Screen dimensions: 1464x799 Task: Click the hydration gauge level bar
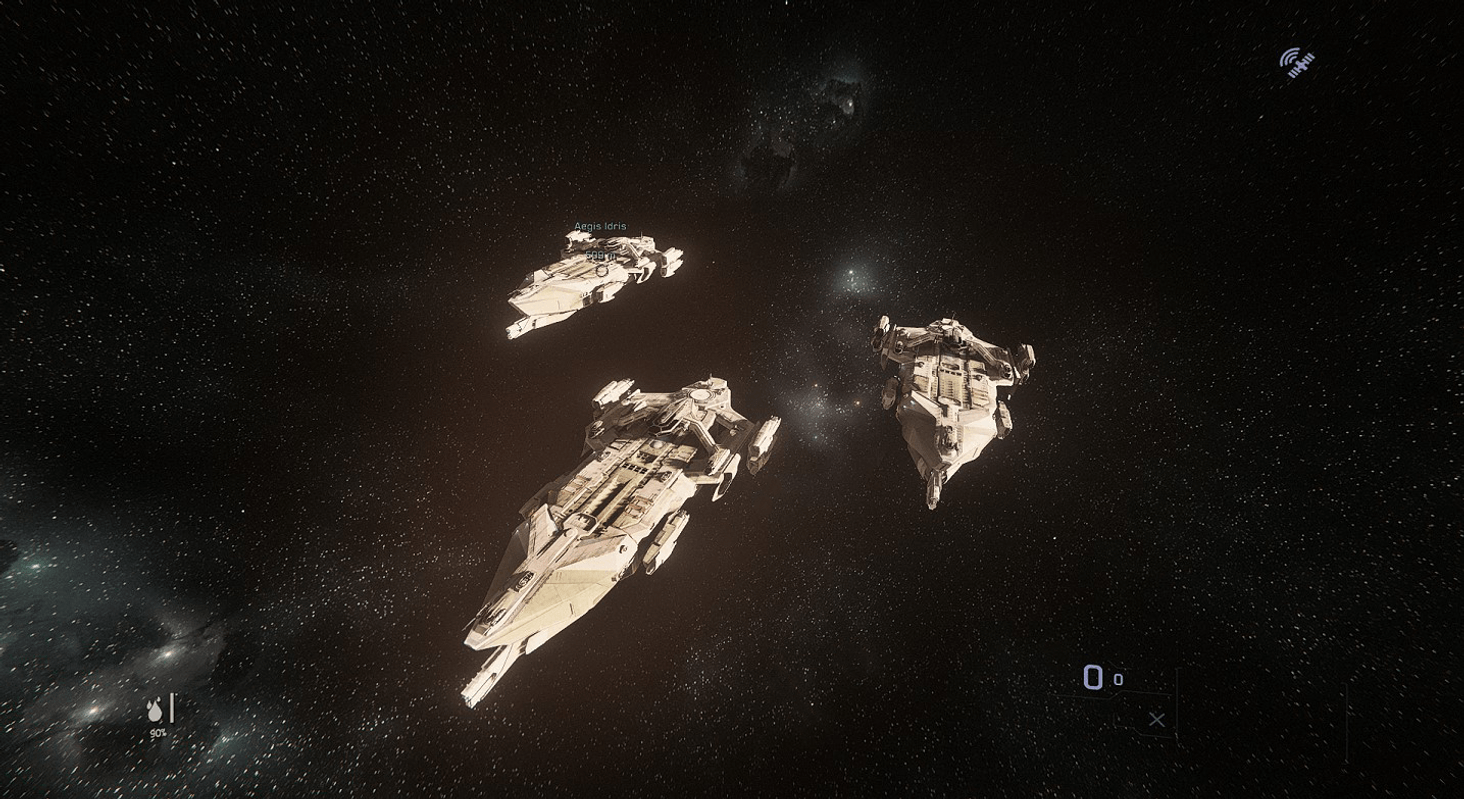[x=172, y=708]
